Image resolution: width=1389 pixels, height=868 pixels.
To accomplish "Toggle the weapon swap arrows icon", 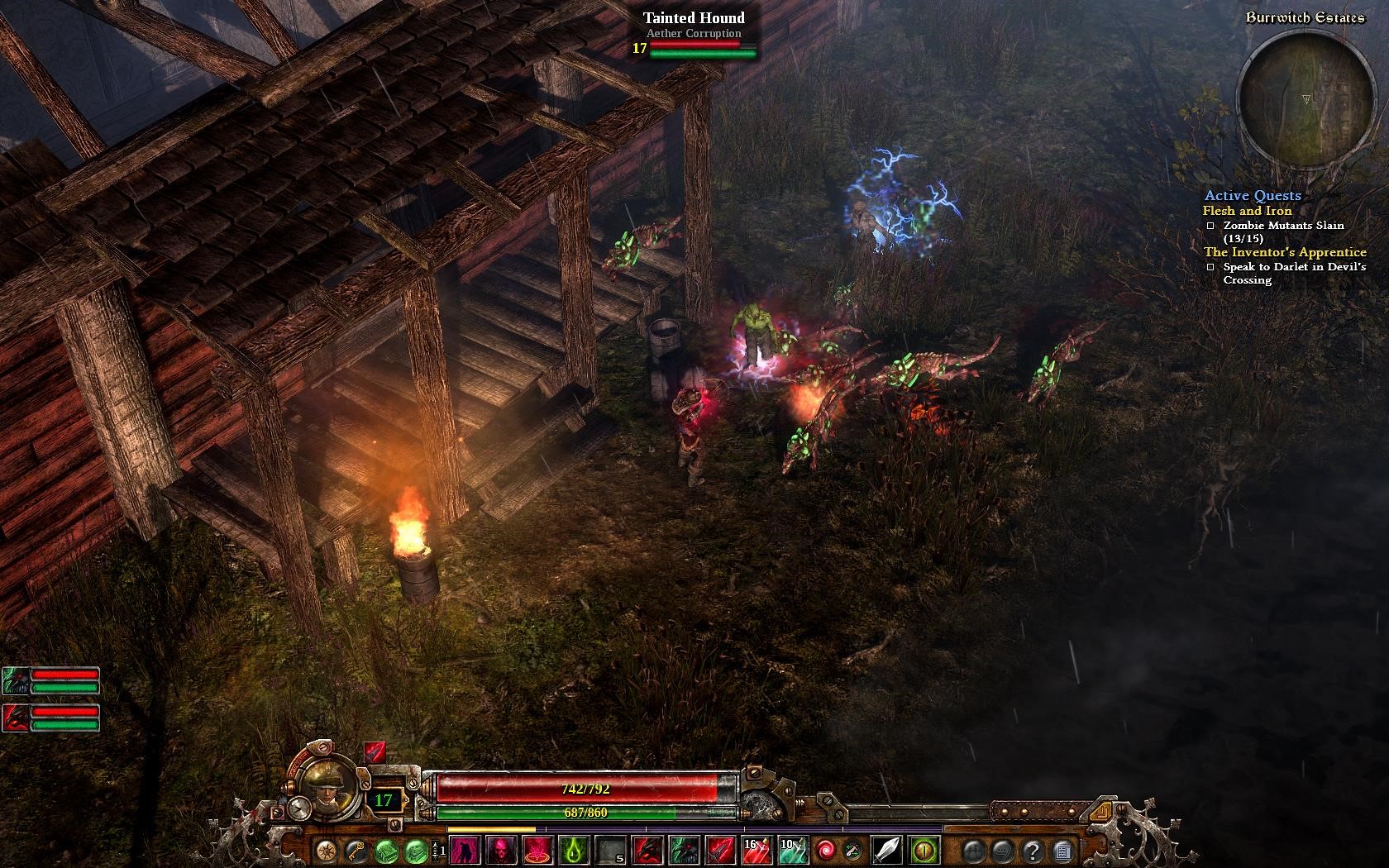I will (853, 847).
